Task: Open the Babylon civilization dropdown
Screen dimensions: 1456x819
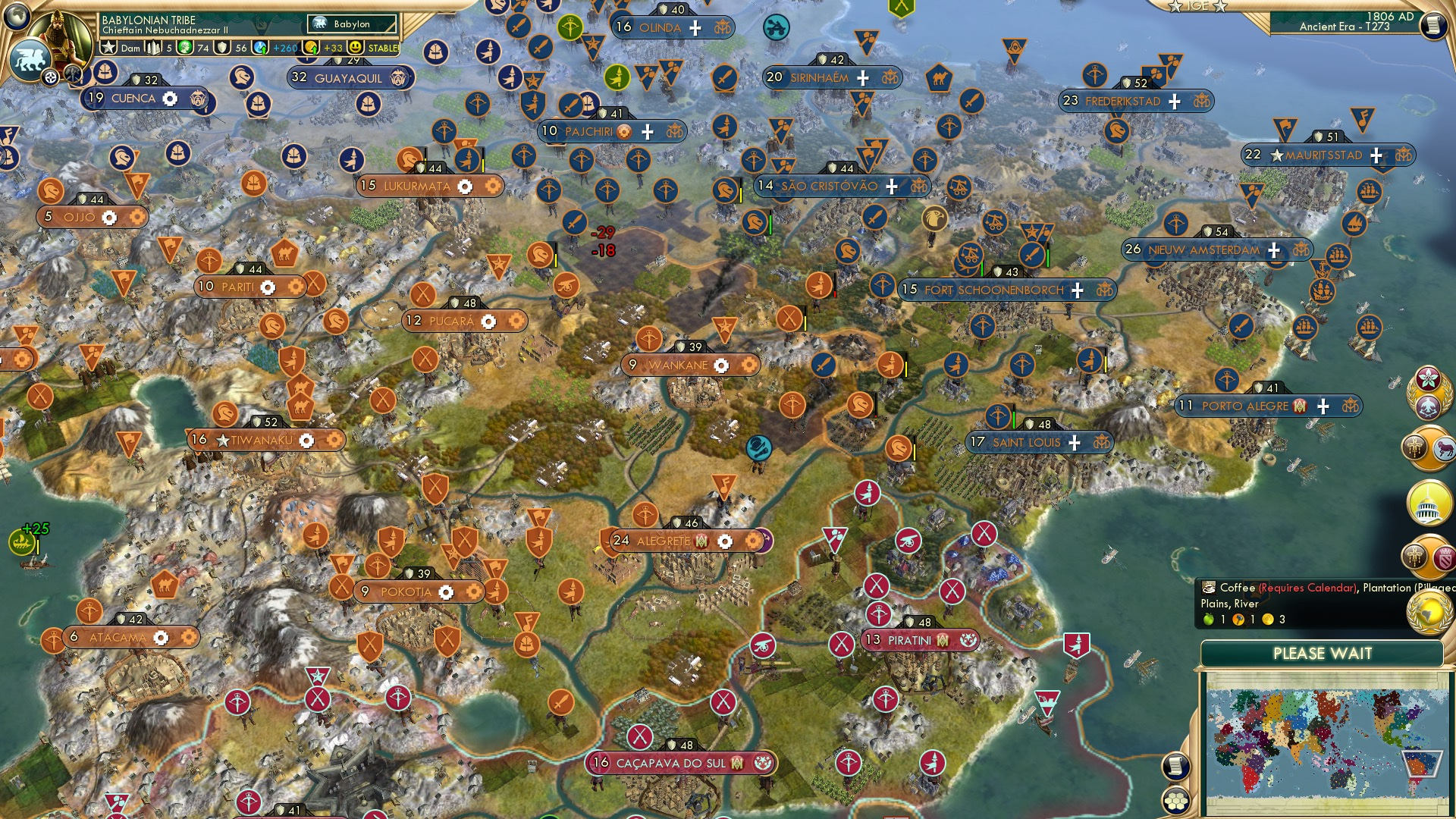Action: [x=350, y=24]
